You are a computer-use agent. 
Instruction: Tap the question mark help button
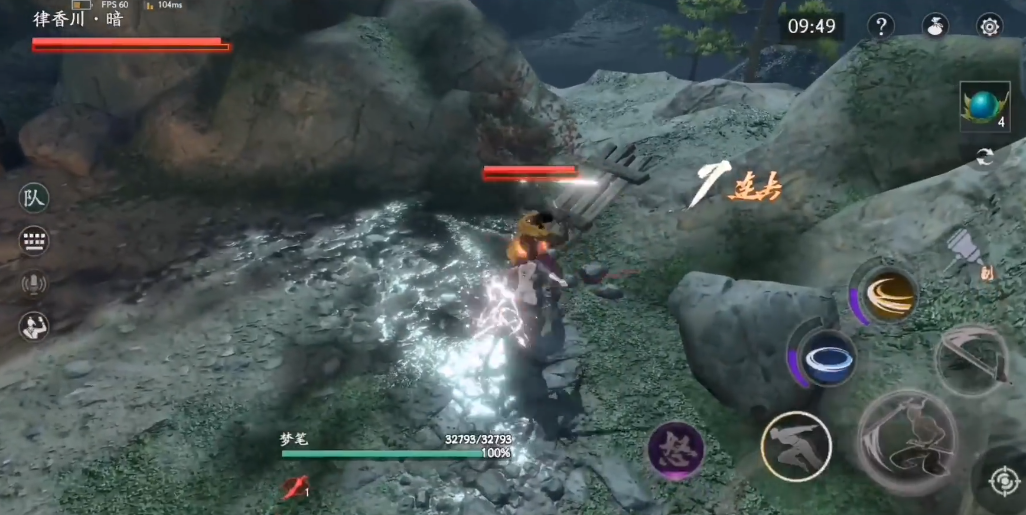880,27
